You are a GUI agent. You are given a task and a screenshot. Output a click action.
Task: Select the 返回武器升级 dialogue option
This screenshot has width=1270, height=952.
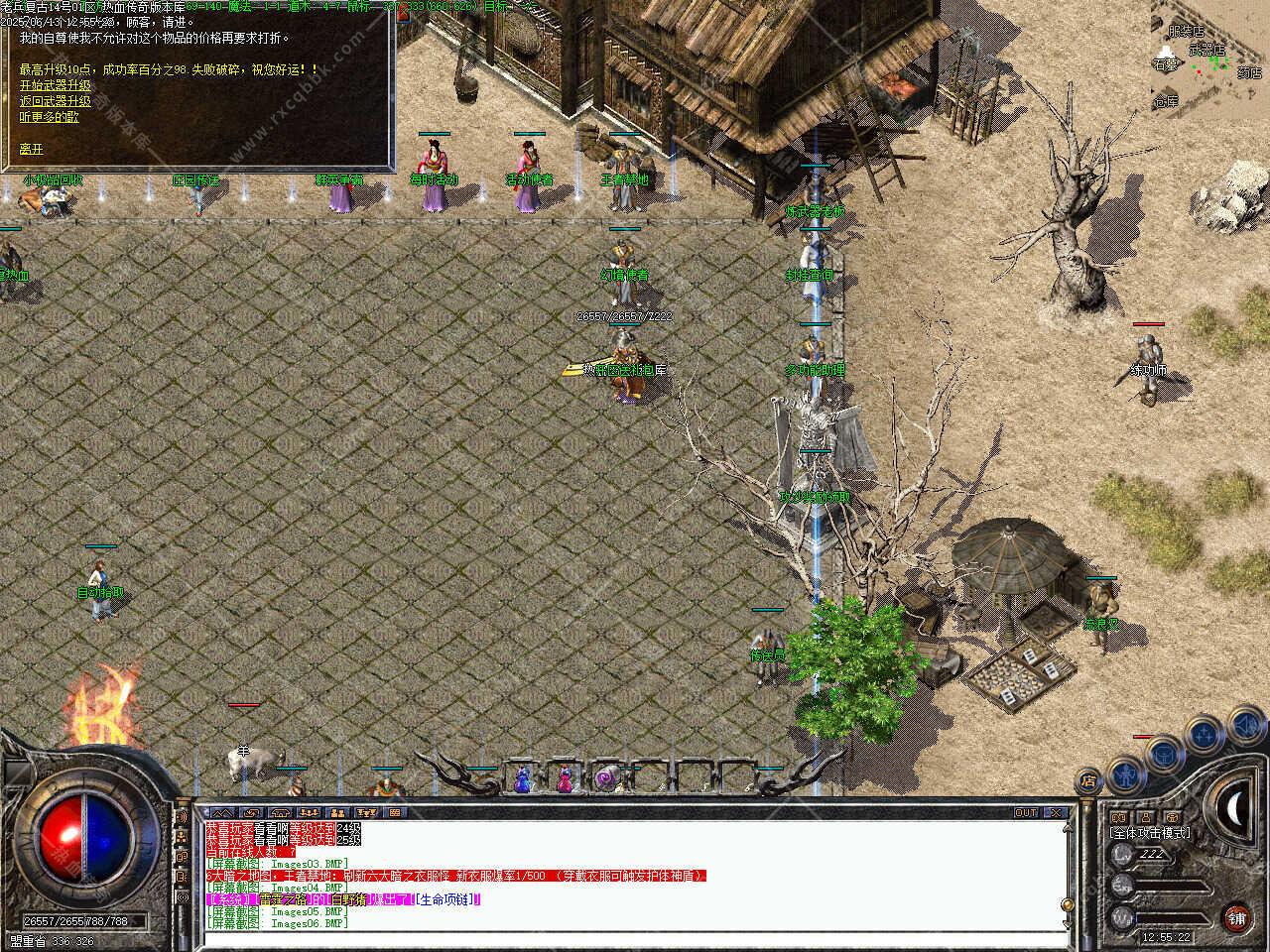click(55, 101)
